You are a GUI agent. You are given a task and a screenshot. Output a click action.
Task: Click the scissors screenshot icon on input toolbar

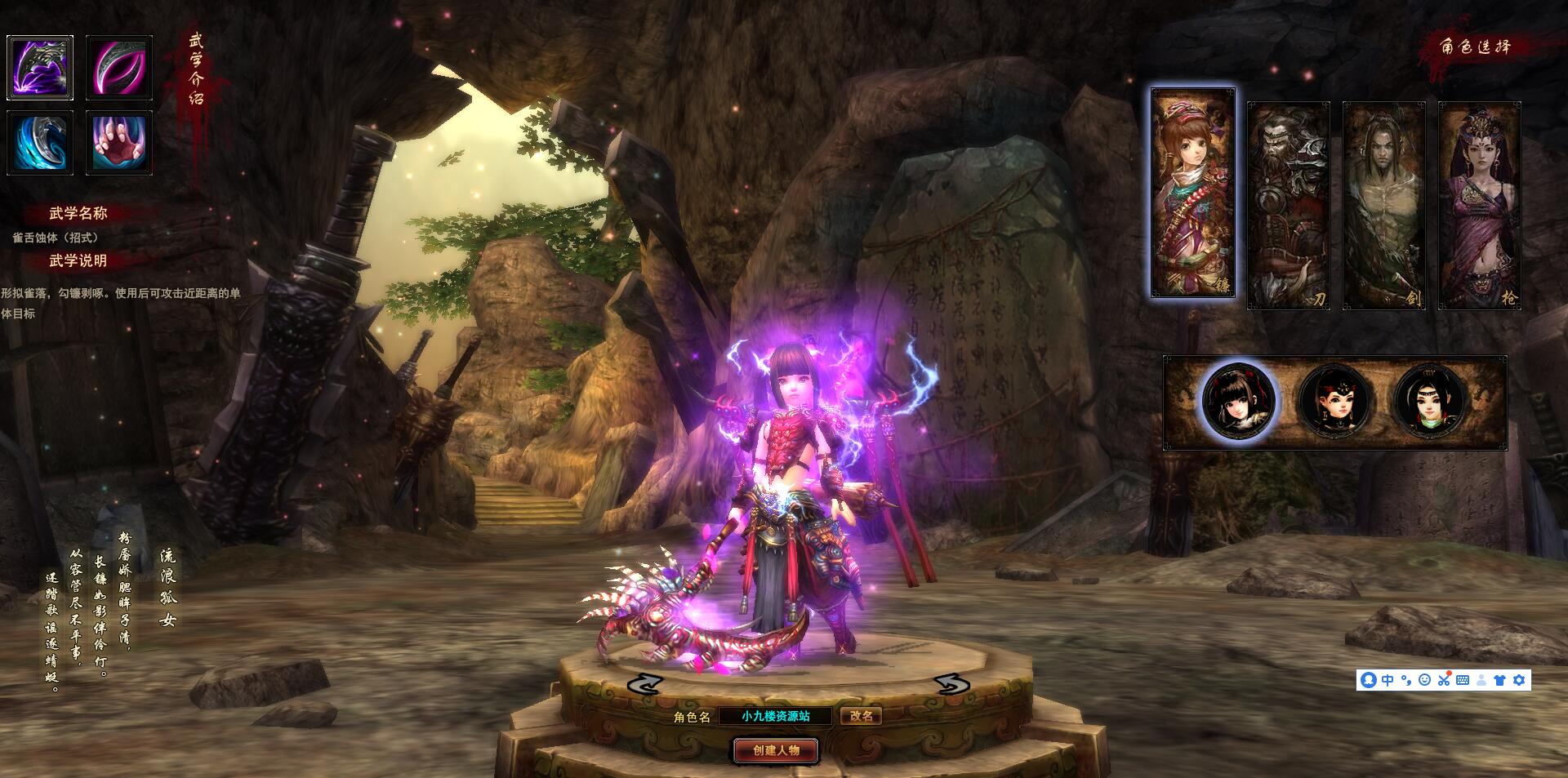click(1445, 681)
